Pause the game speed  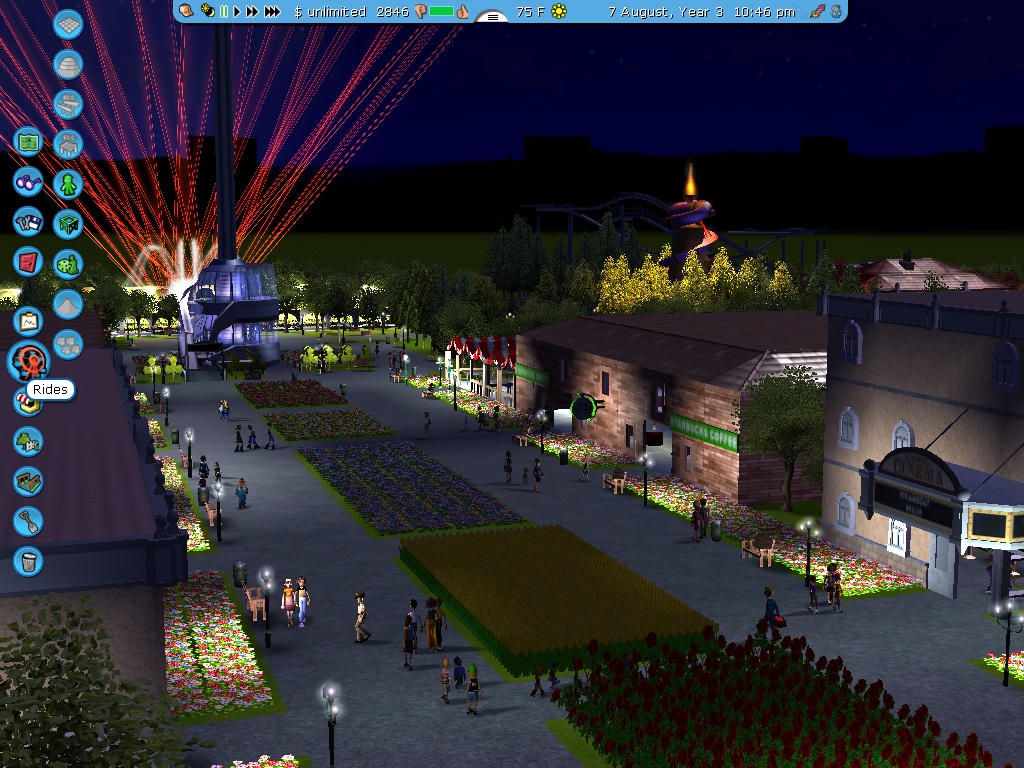(224, 12)
